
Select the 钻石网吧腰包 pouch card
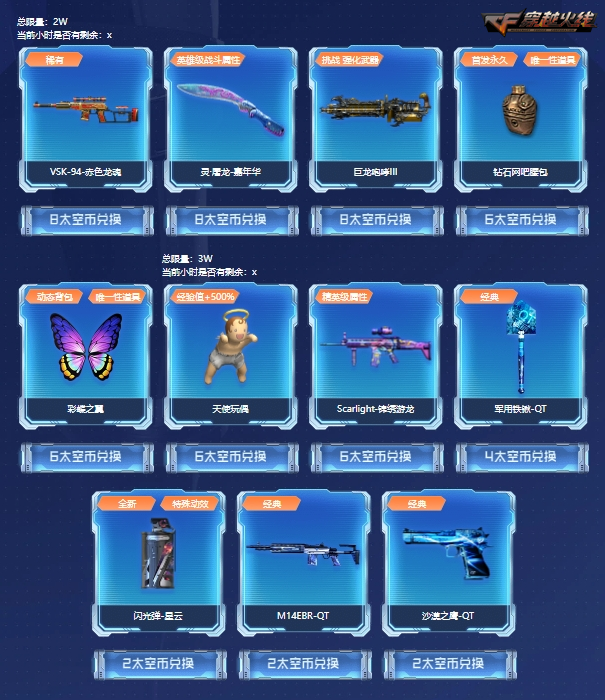[x=520, y=119]
